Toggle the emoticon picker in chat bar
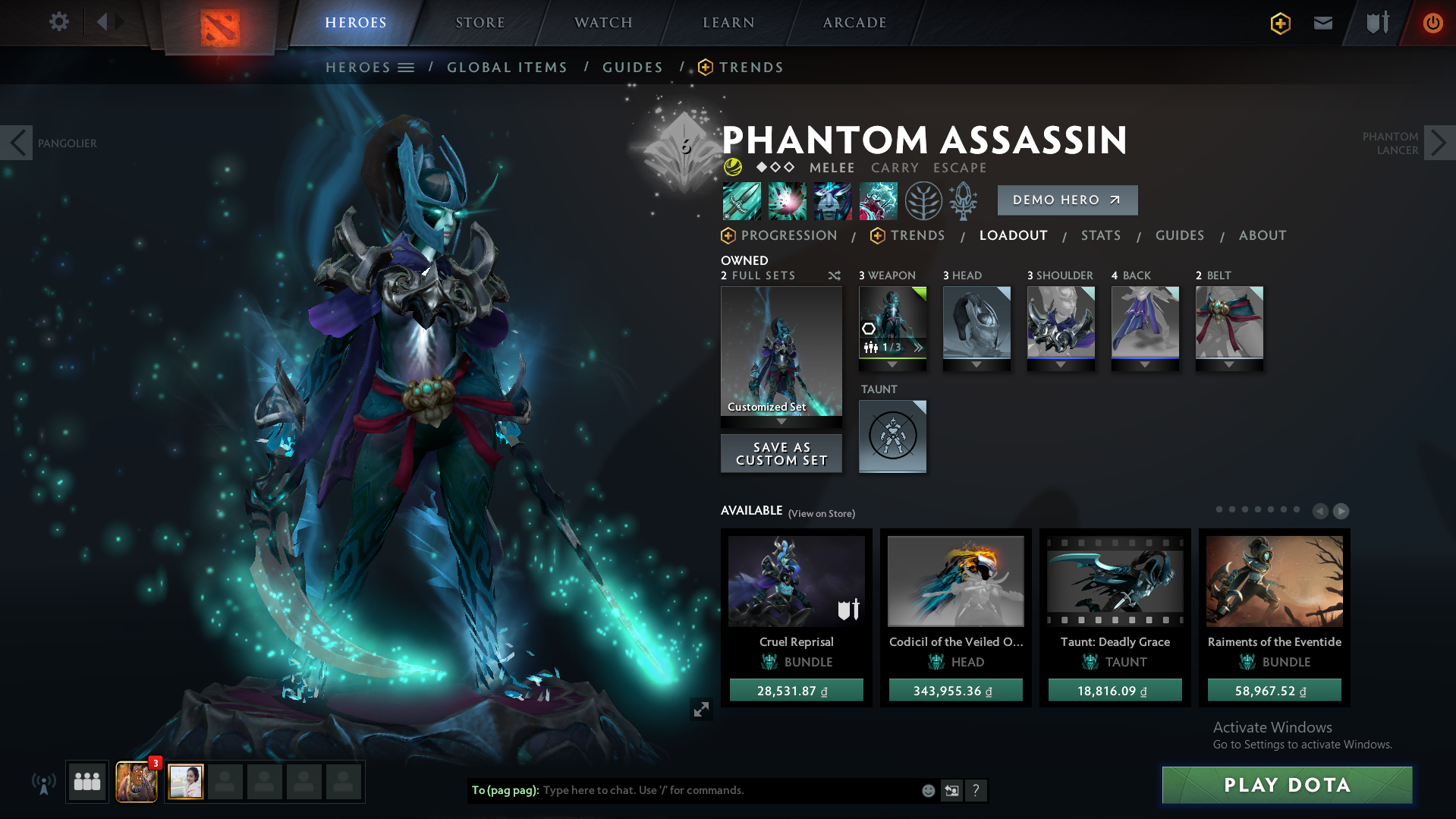Image resolution: width=1456 pixels, height=819 pixels. (x=927, y=790)
